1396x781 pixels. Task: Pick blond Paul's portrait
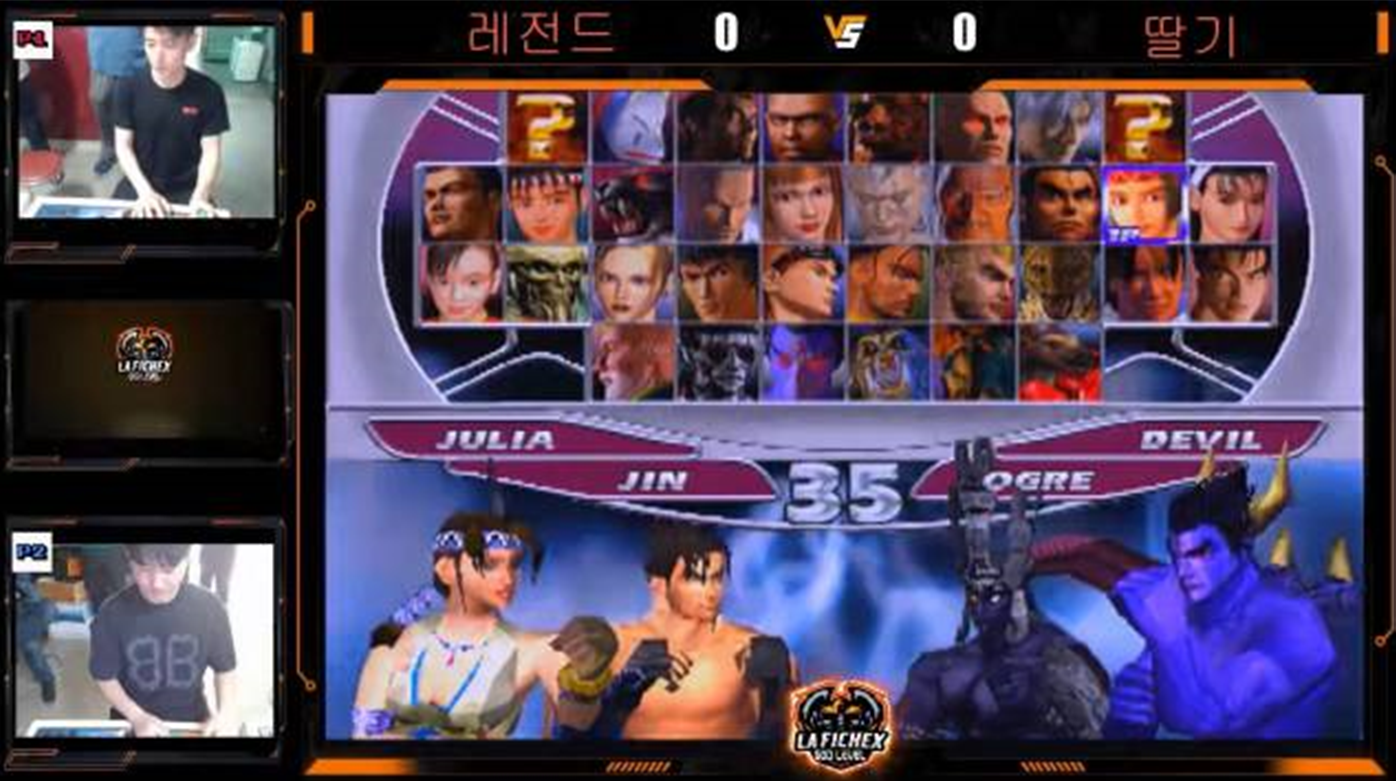[x=974, y=283]
